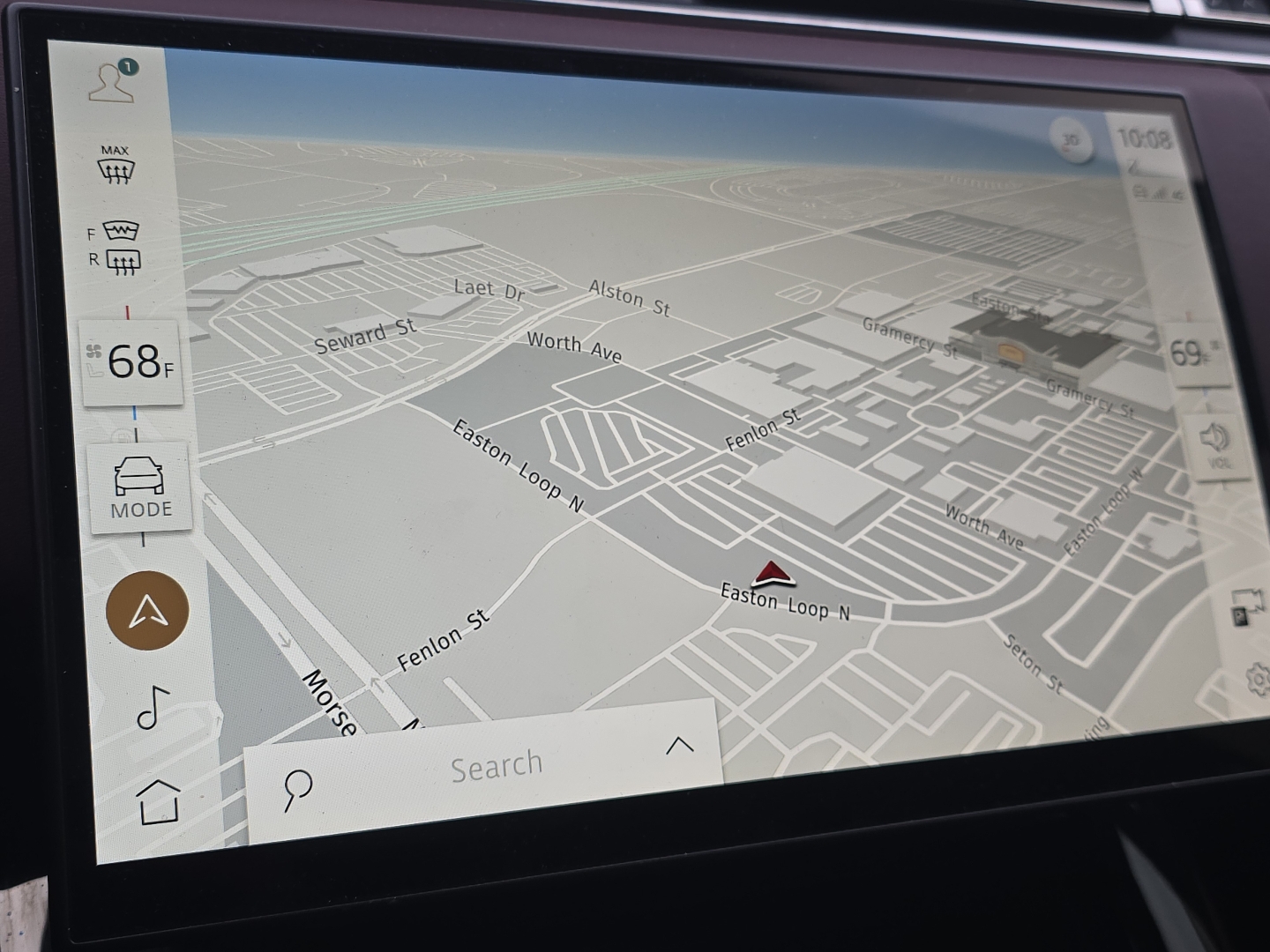Open the user profile icon

tap(113, 83)
